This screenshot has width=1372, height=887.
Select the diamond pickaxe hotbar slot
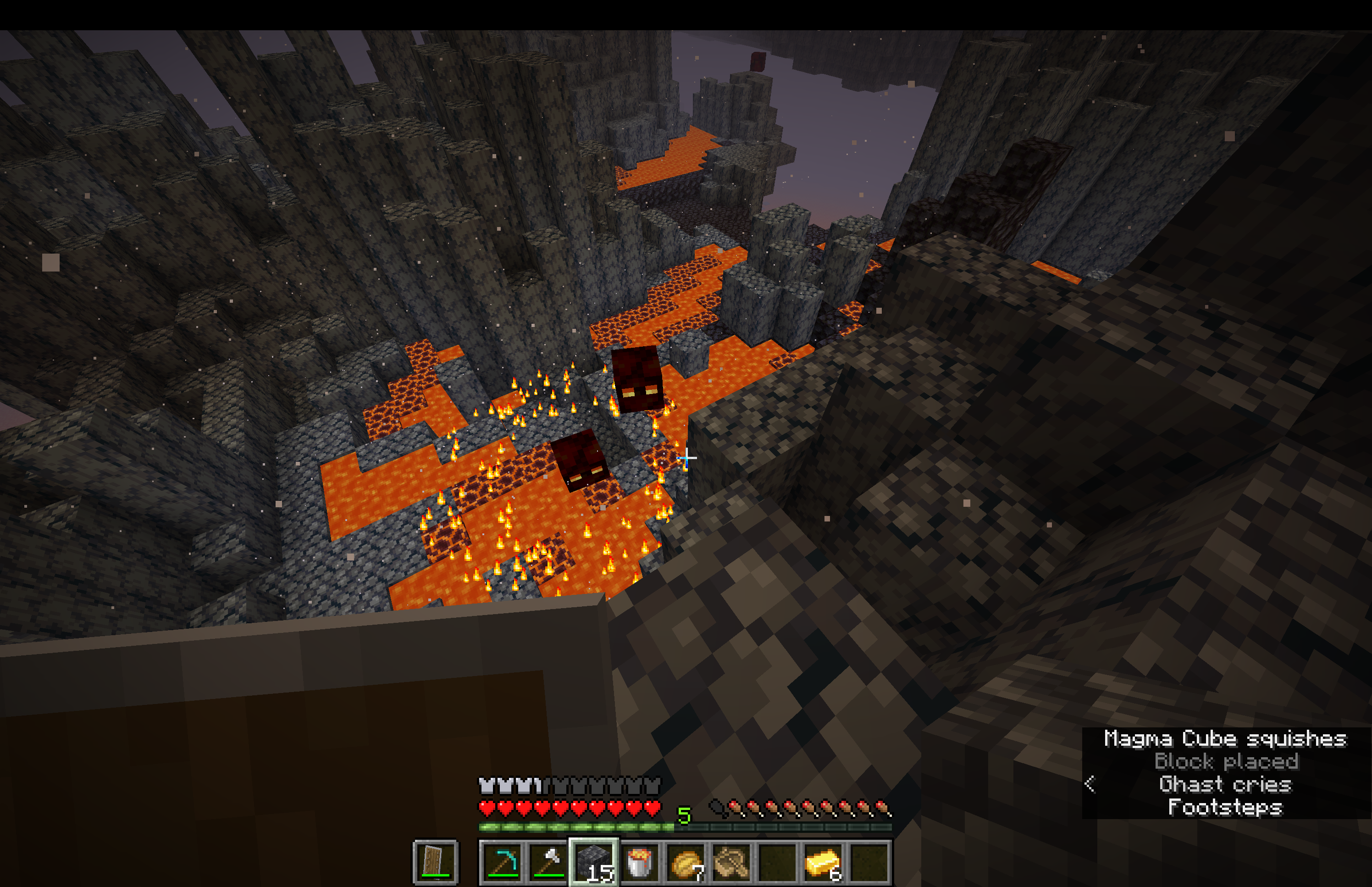point(502,862)
